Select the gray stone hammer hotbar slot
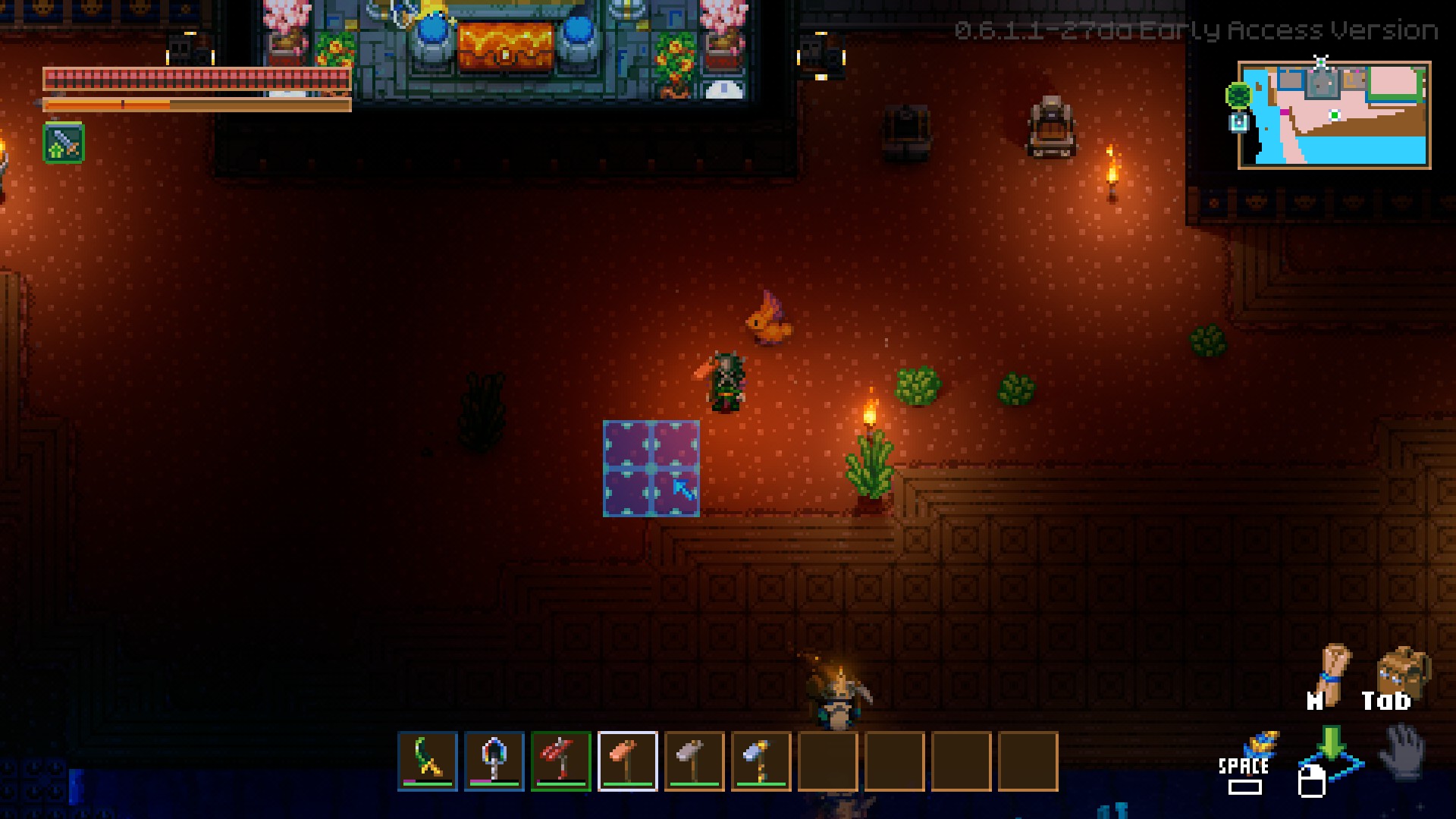1456x819 pixels. click(695, 761)
